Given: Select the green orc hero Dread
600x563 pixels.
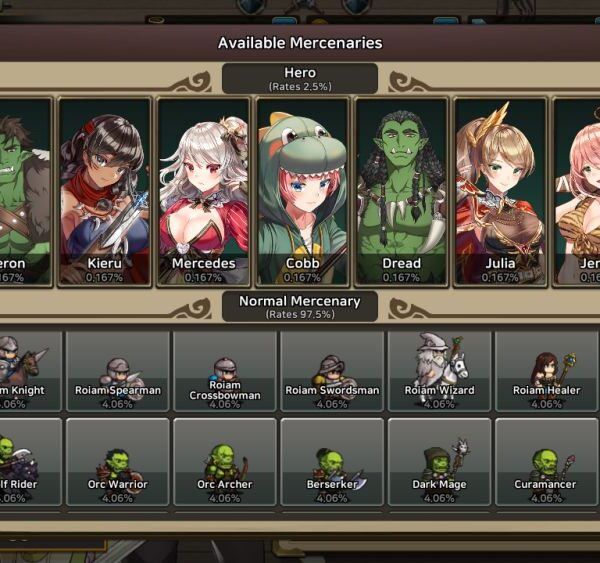Looking at the screenshot, I should 401,190.
